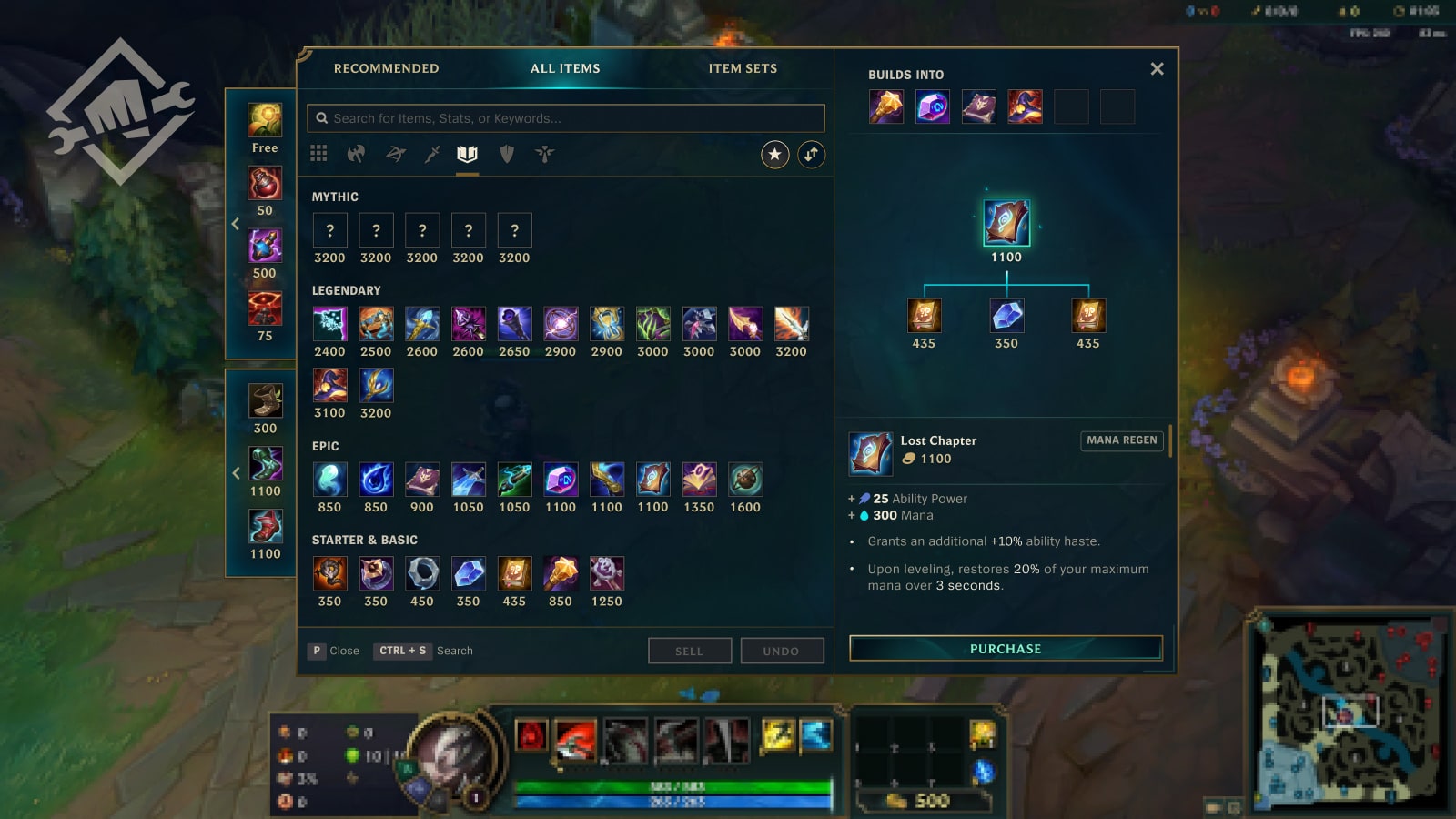Click the left Amplifying Tome component costing 435
Viewport: 1456px width, 819px height.
[x=924, y=317]
